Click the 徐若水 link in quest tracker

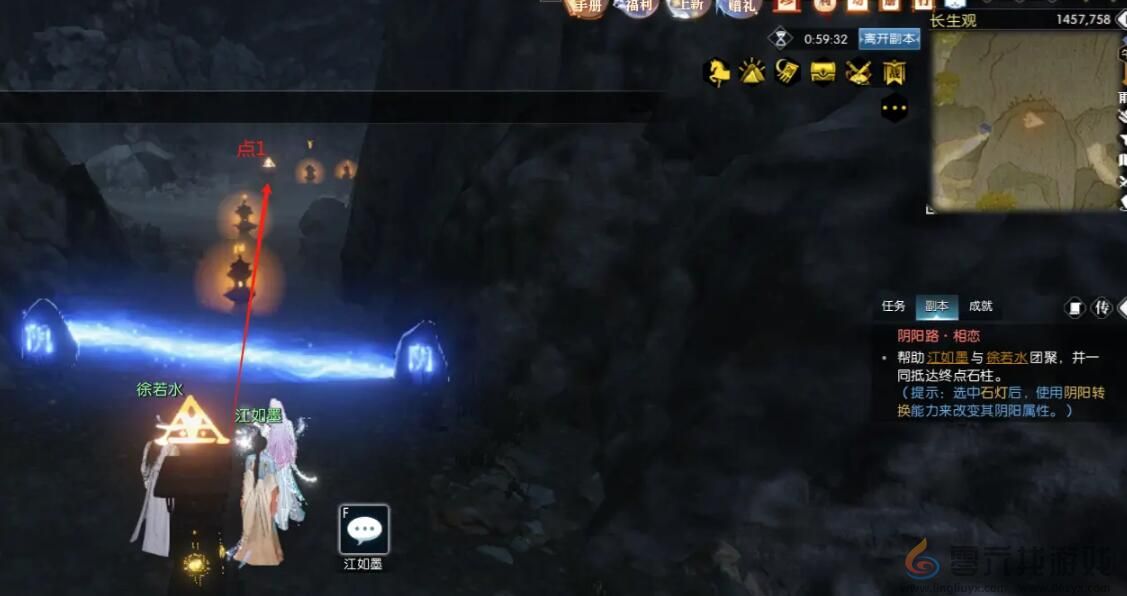pyautogui.click(x=1007, y=357)
